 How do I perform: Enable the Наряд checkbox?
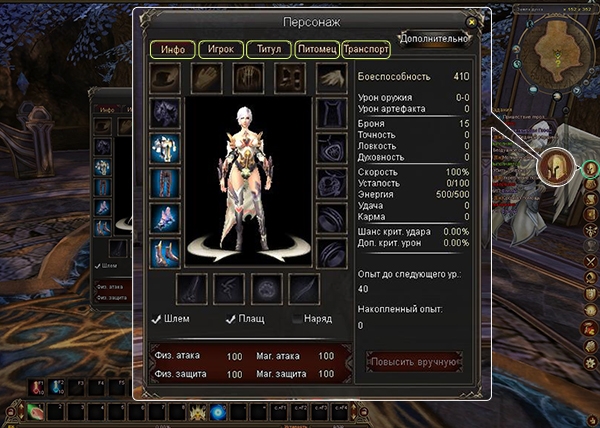tap(297, 319)
